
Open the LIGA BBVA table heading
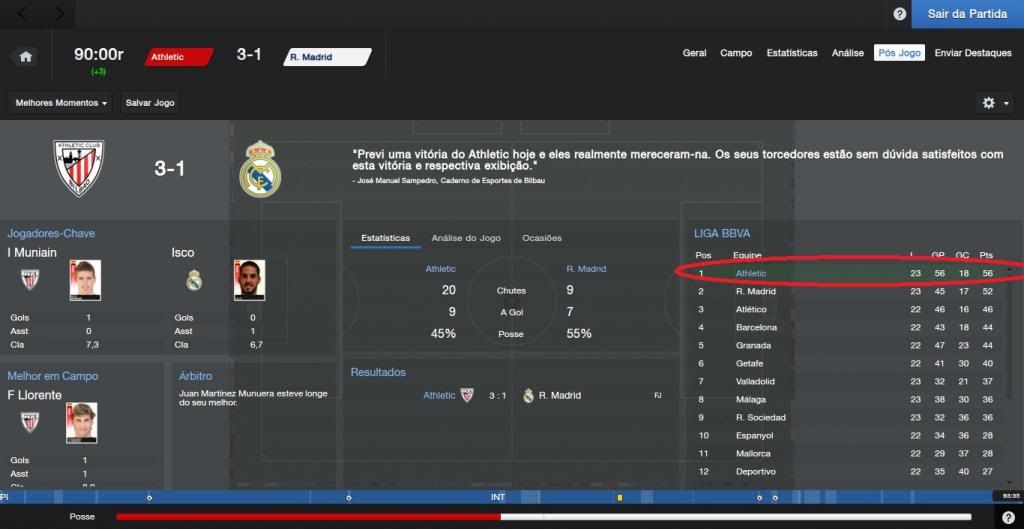click(720, 233)
